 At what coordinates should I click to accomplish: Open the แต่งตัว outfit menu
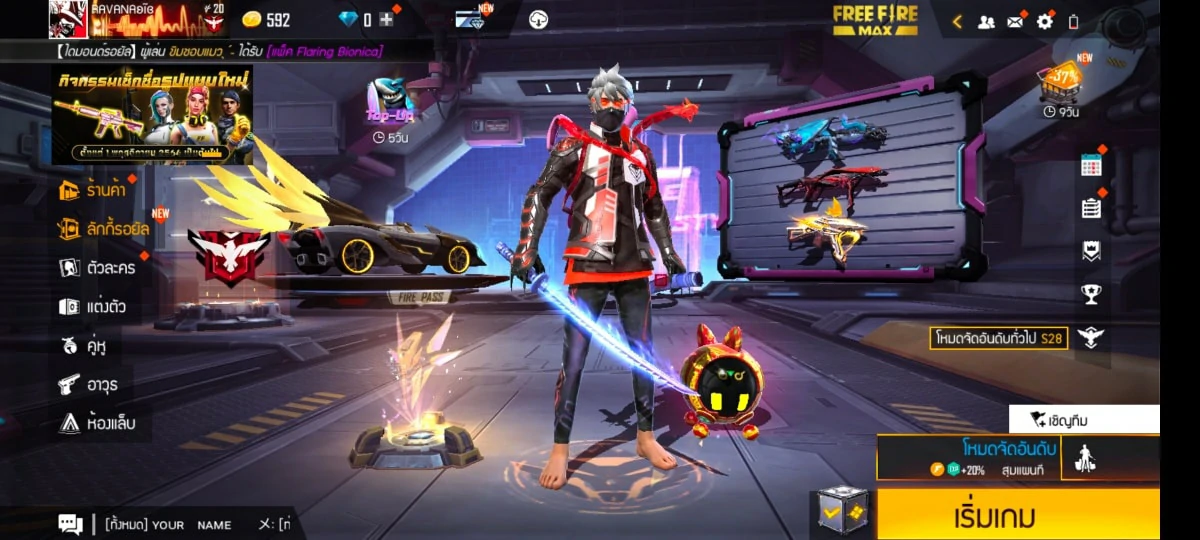click(x=93, y=307)
